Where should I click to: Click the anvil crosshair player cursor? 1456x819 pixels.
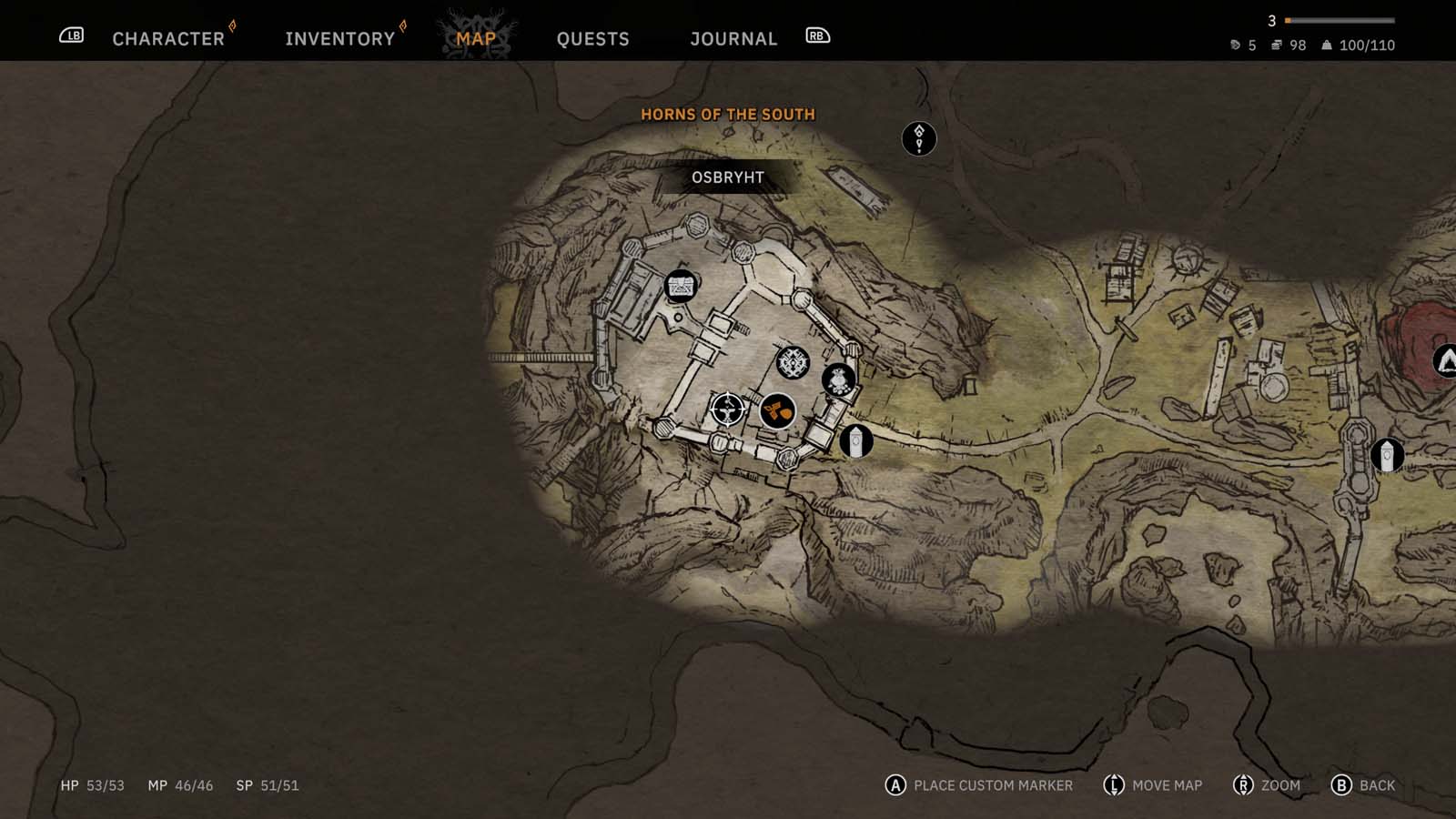click(728, 409)
